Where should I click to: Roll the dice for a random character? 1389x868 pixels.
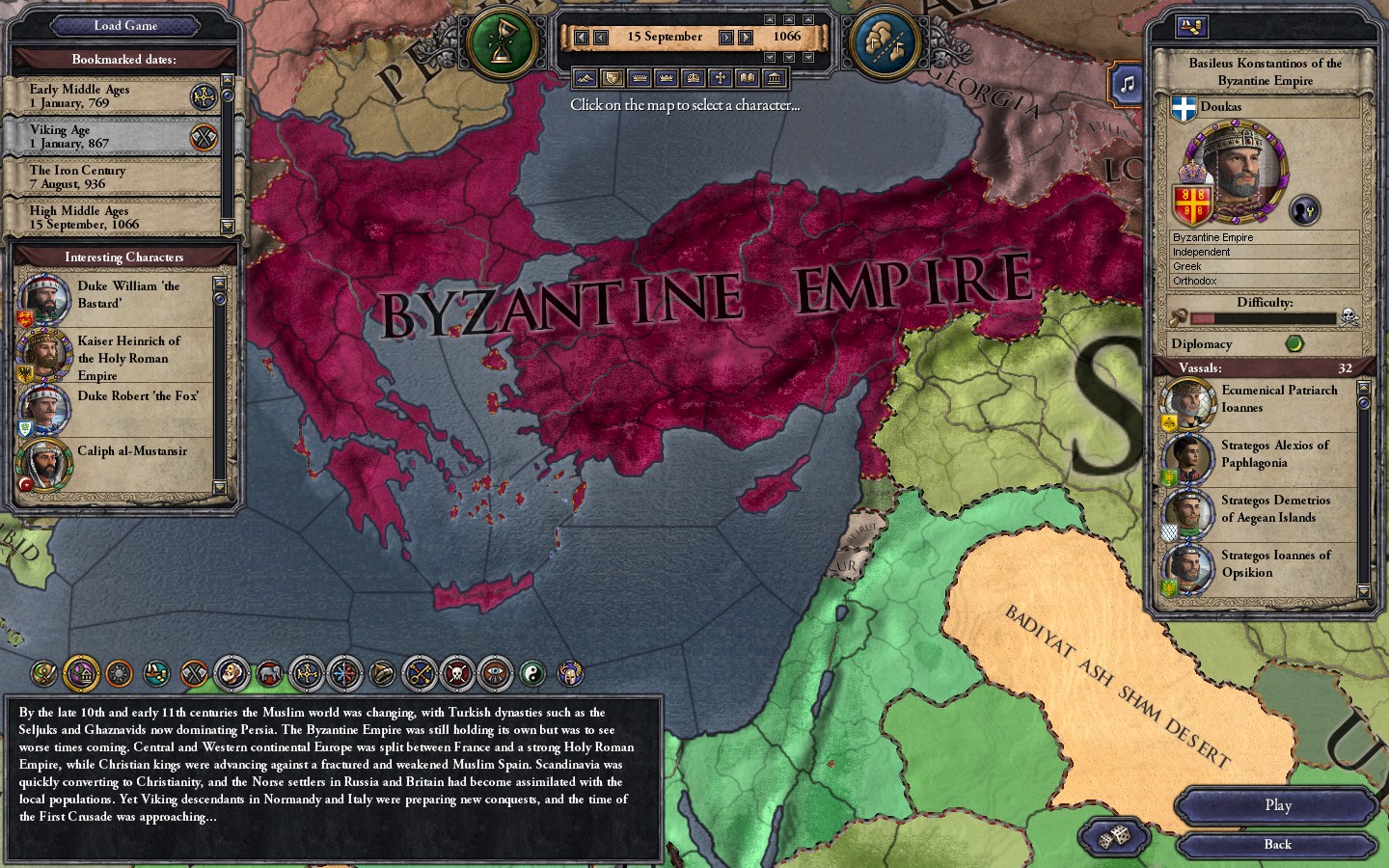tap(1113, 837)
